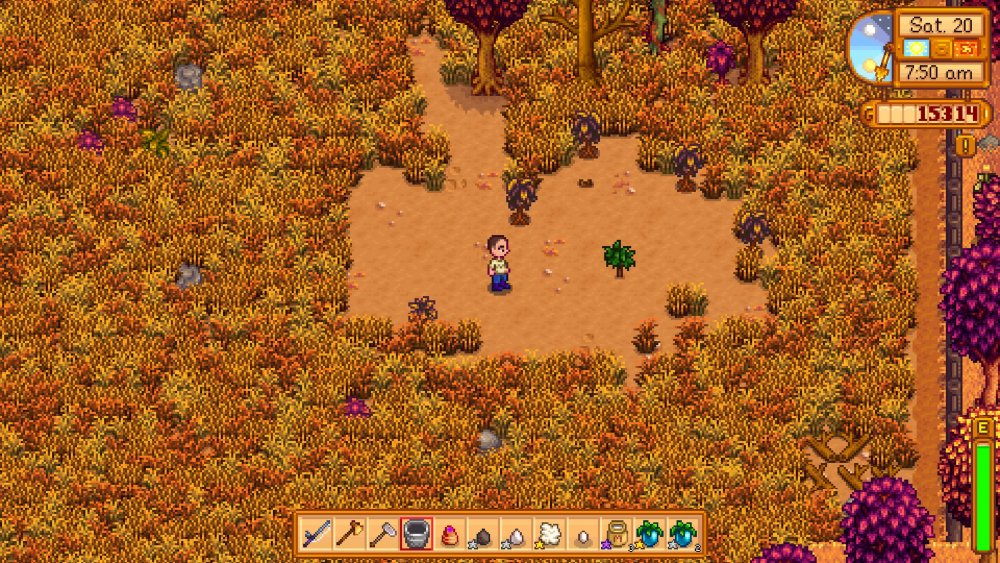Choose the large white egg with silver star
The width and height of the screenshot is (1000, 563).
[x=515, y=535]
